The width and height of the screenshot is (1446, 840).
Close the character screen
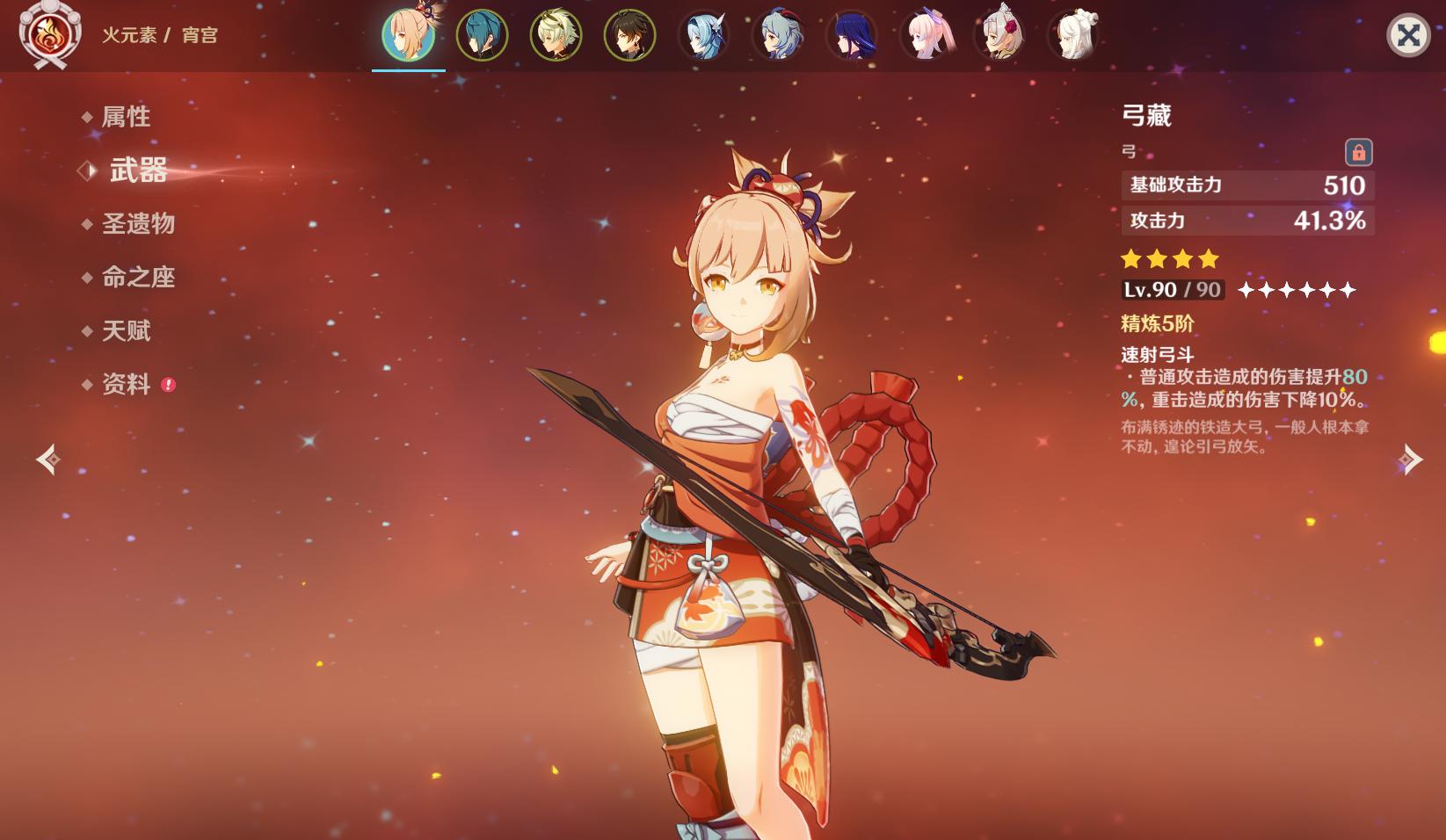tap(1407, 36)
